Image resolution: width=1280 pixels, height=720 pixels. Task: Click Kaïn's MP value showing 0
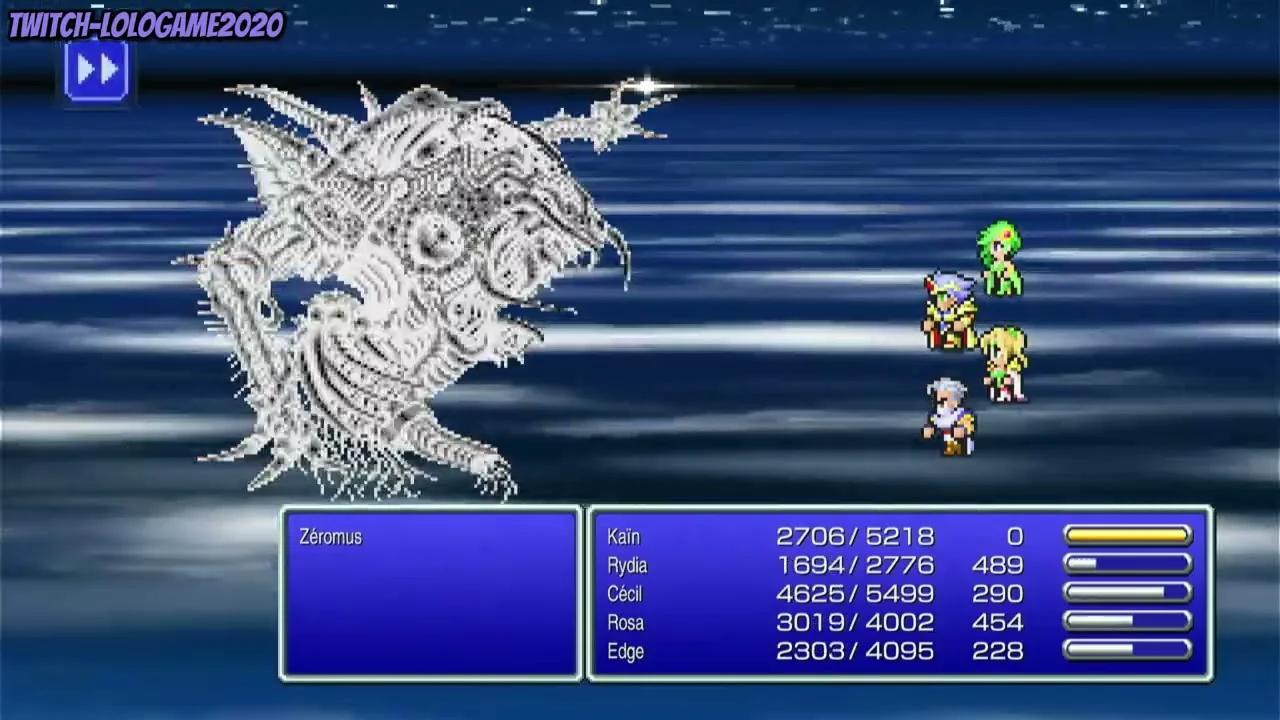(x=1017, y=537)
